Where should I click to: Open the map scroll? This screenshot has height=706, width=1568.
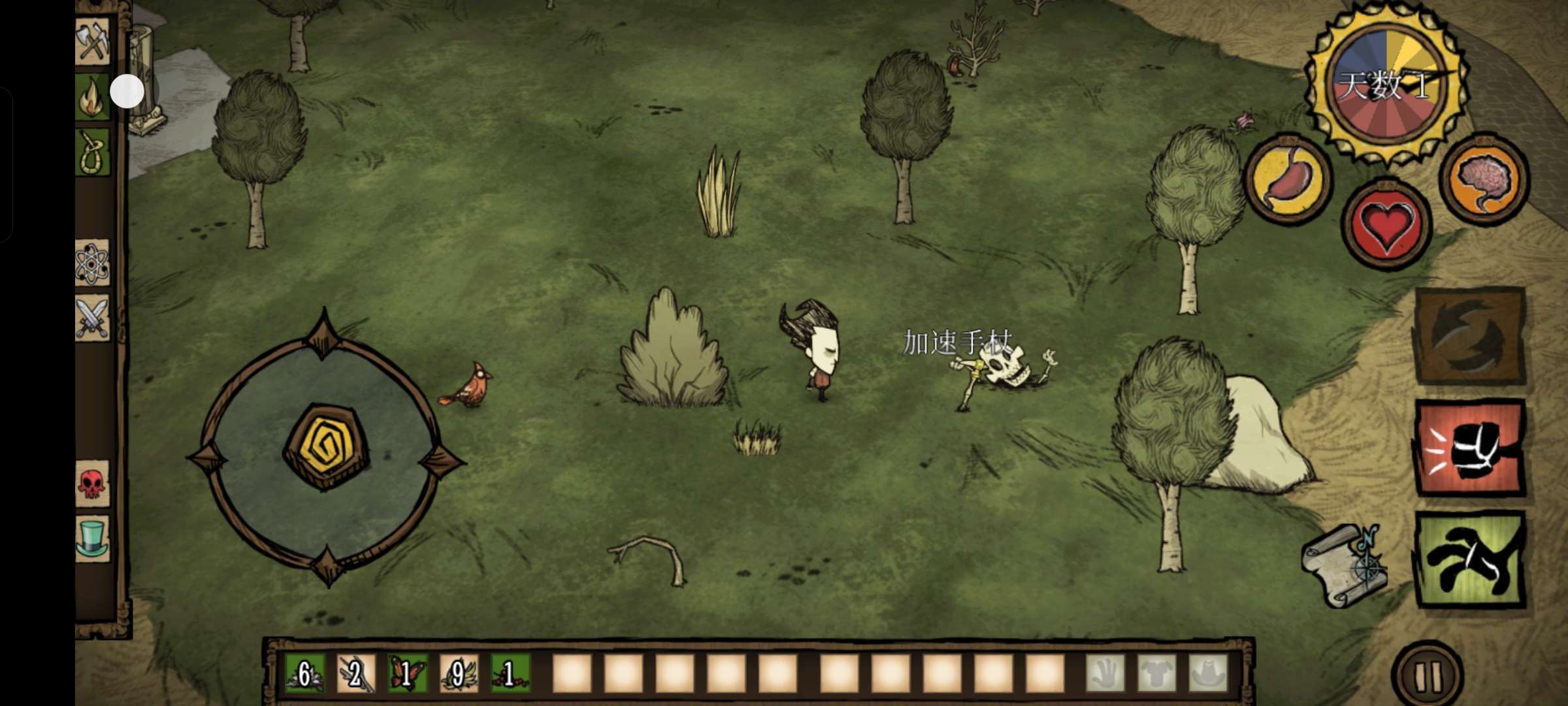tap(1345, 566)
